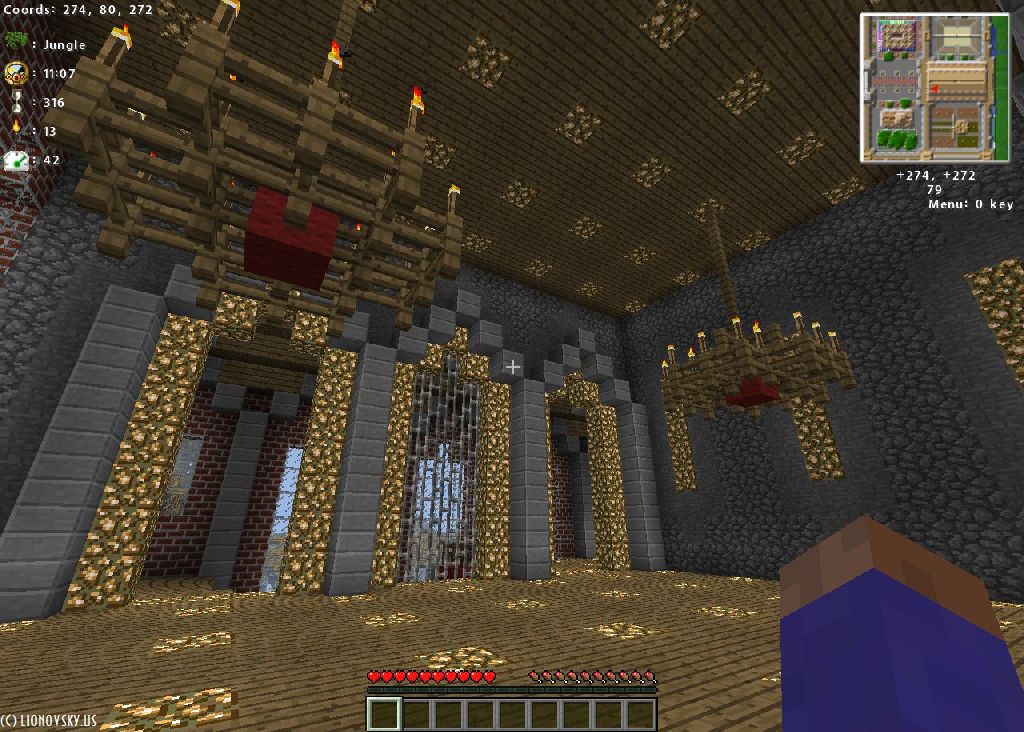Screen dimensions: 1024x732
Task: Click the minimap in the corner
Action: (x=934, y=87)
